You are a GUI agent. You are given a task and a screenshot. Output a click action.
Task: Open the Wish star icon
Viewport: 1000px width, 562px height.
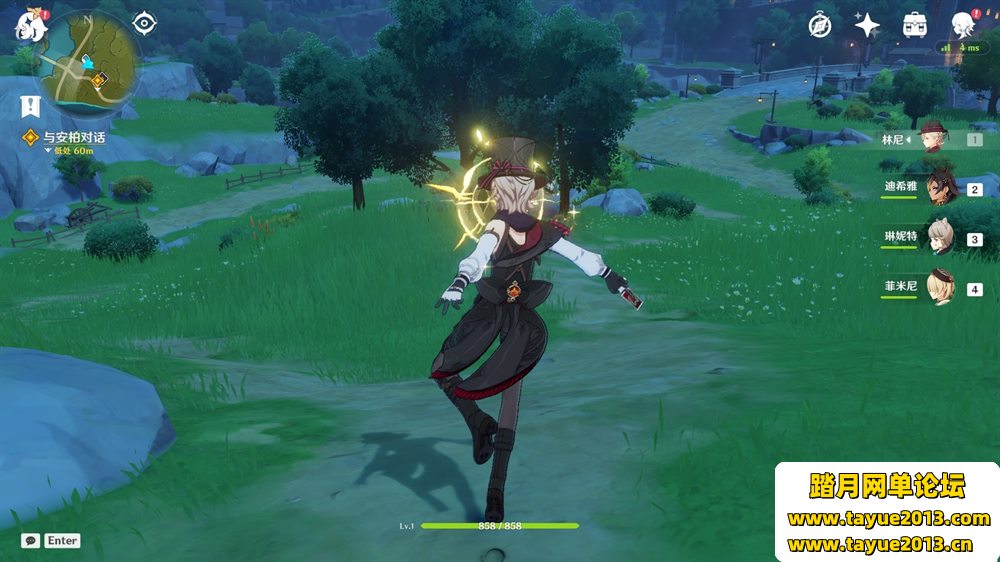click(x=867, y=25)
